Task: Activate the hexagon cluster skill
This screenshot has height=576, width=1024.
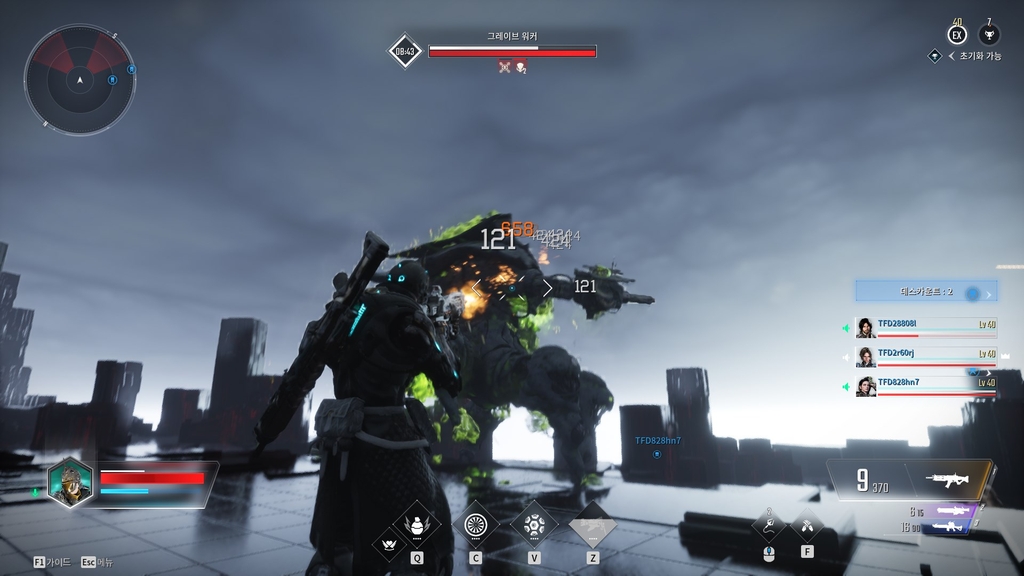Action: 534,523
